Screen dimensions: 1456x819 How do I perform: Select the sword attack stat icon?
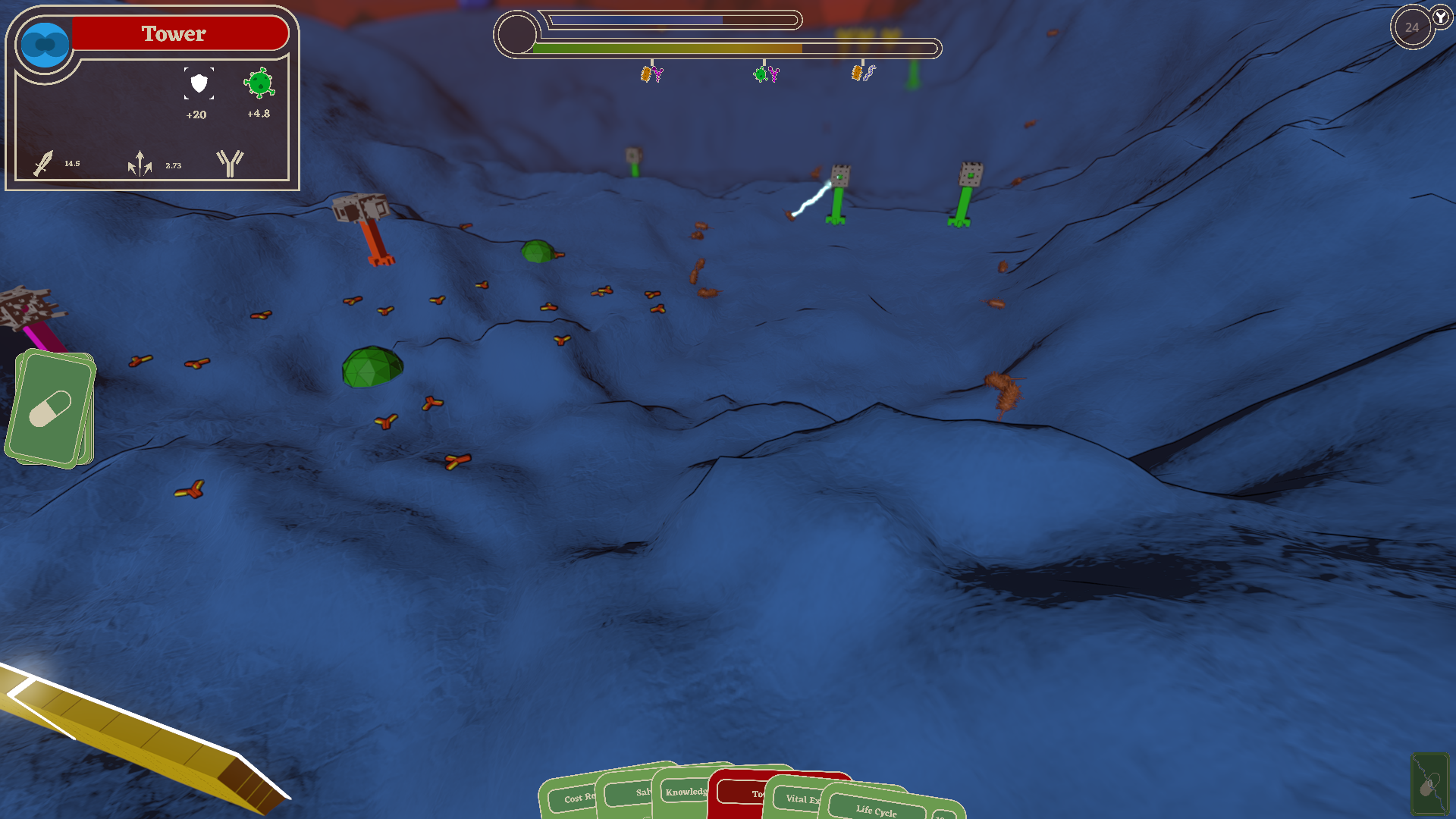click(x=43, y=163)
